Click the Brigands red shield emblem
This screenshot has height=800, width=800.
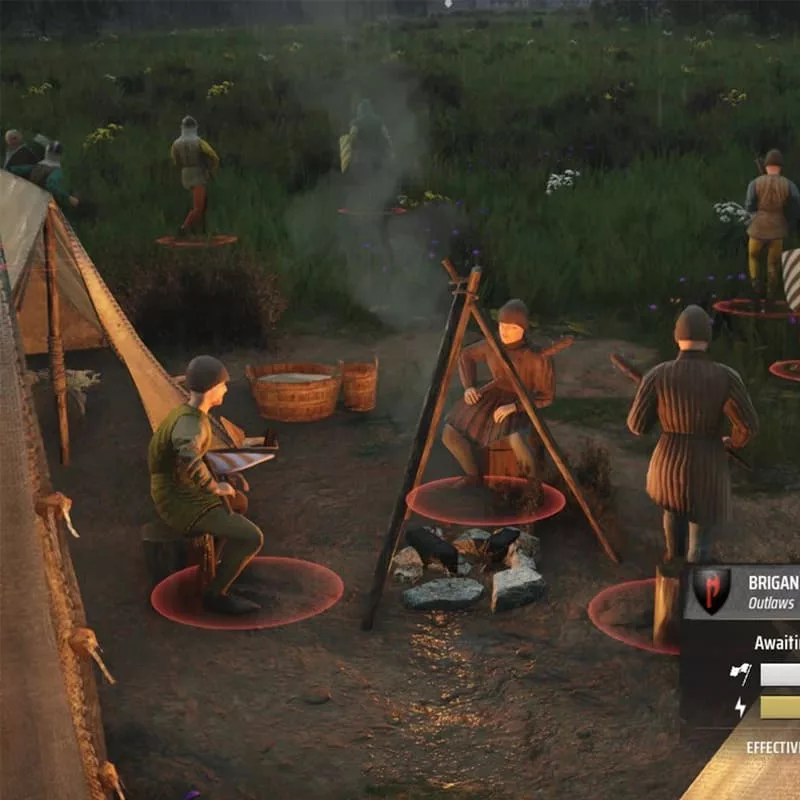712,591
